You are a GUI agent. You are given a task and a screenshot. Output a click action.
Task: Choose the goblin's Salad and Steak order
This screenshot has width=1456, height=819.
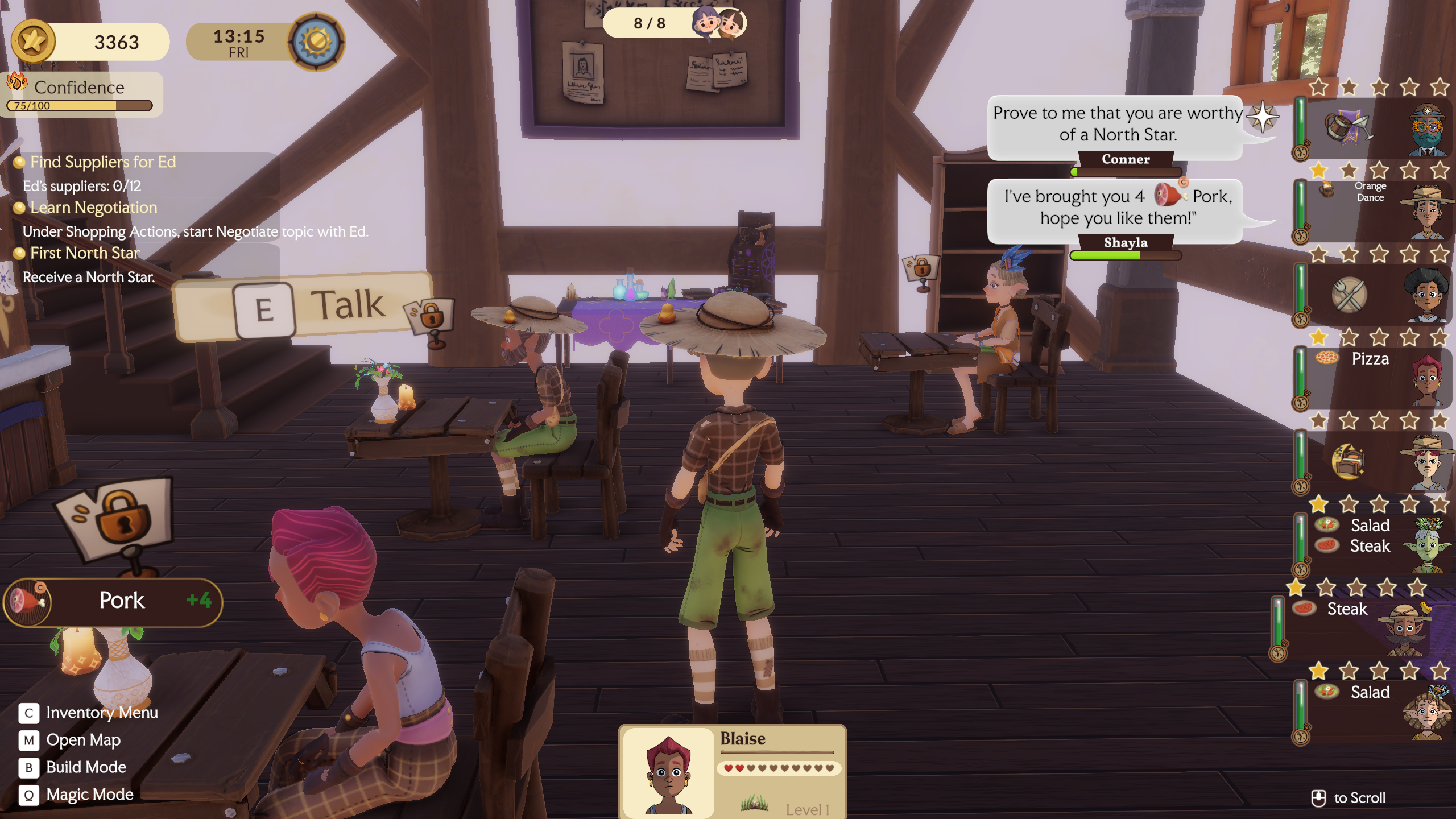pos(1376,544)
